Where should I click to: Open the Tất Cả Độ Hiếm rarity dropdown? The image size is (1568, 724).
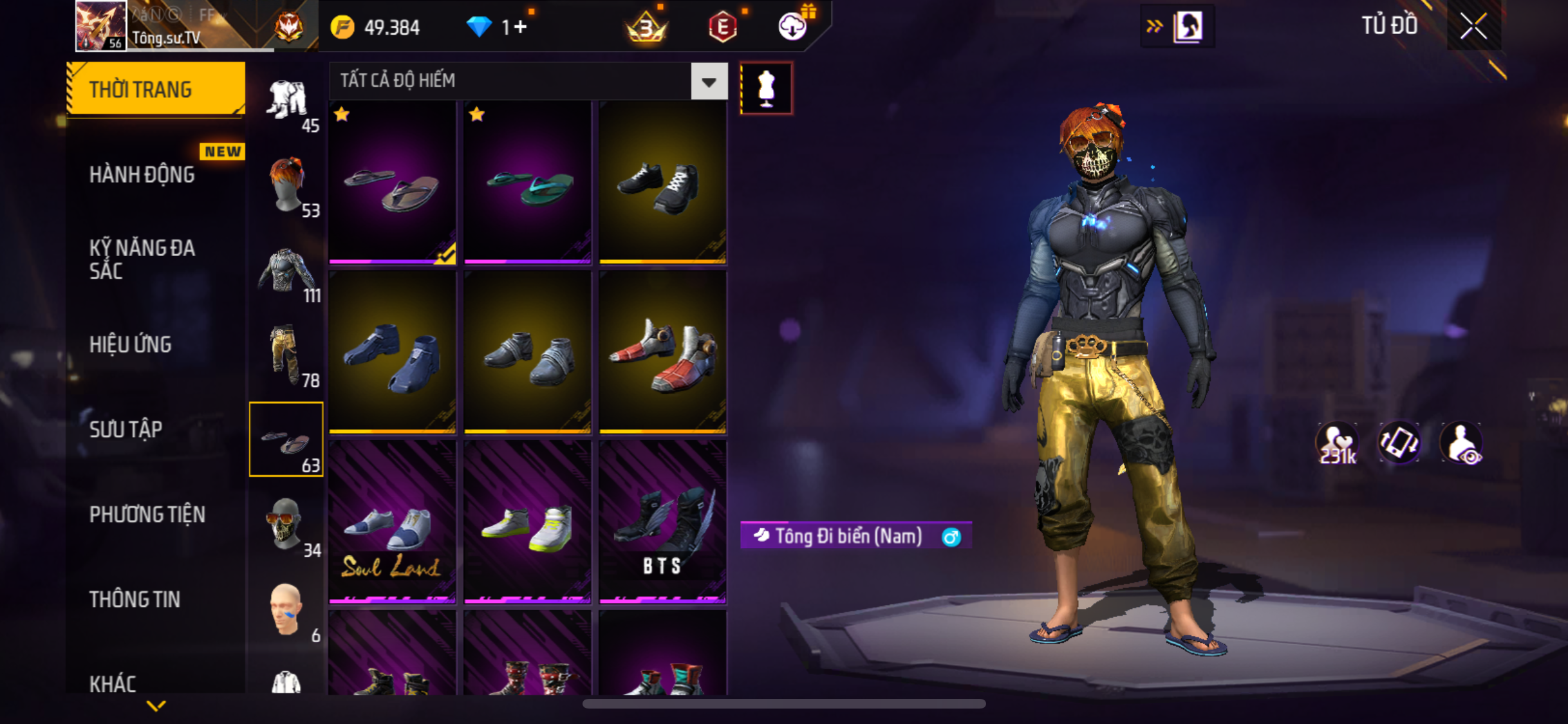pos(709,81)
